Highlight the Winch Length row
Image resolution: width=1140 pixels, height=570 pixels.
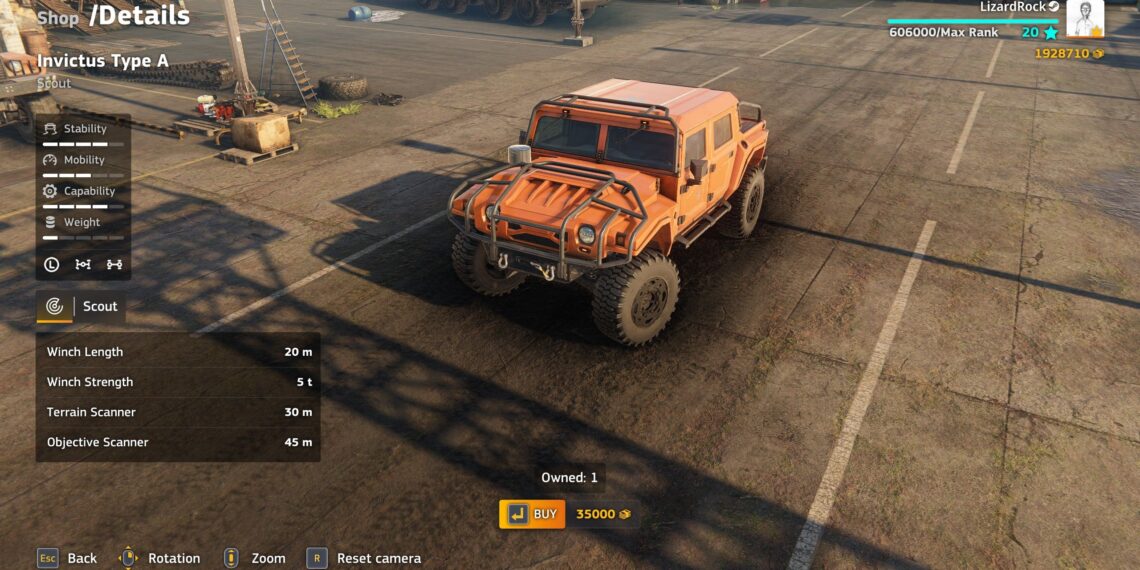click(178, 352)
